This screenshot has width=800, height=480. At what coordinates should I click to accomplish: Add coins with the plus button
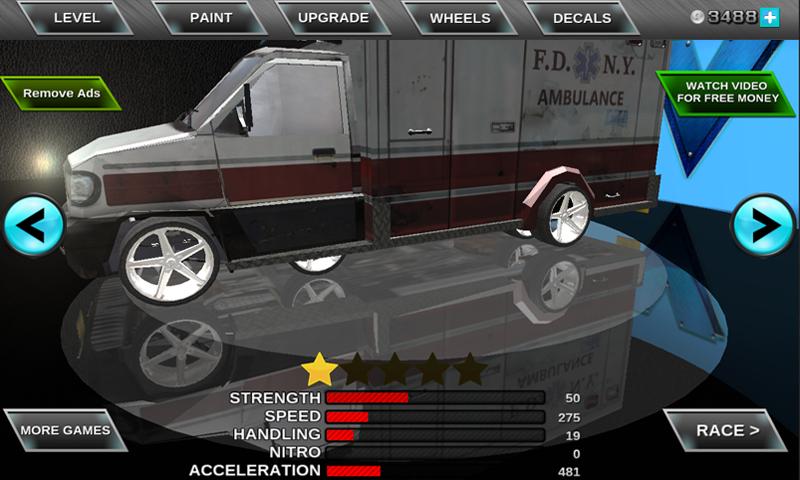(x=769, y=17)
